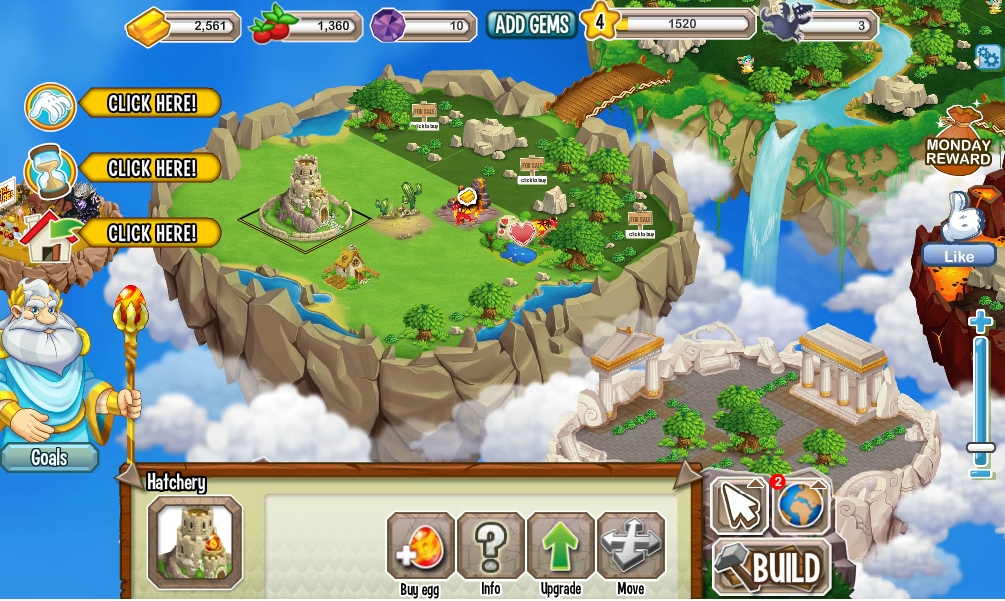The width and height of the screenshot is (1005, 601).
Task: Click the ADD GEMS button
Action: (x=532, y=25)
